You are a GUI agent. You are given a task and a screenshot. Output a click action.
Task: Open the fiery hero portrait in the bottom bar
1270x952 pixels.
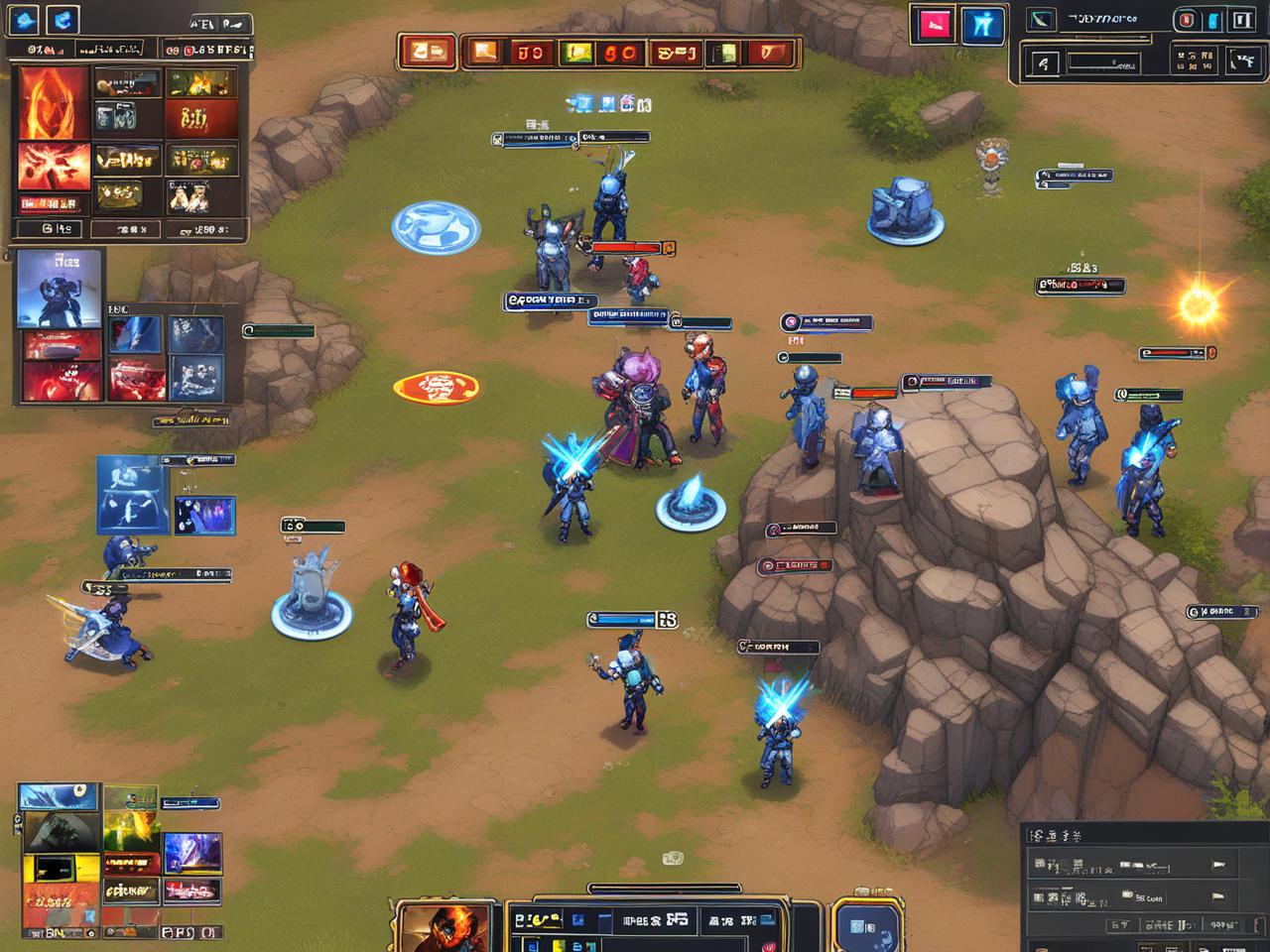pyautogui.click(x=444, y=926)
